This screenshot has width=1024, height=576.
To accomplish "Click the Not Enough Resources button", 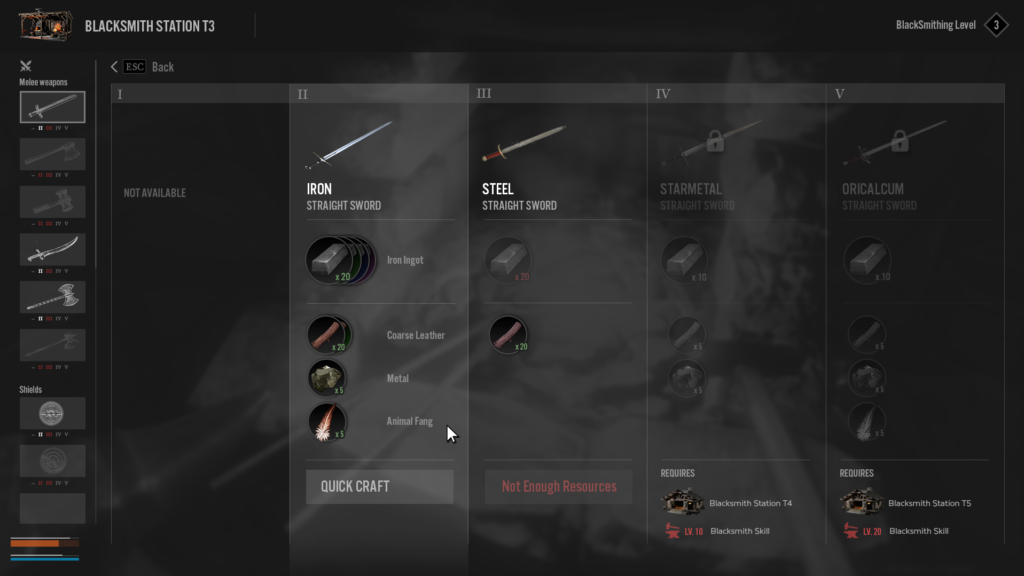I will pos(559,487).
